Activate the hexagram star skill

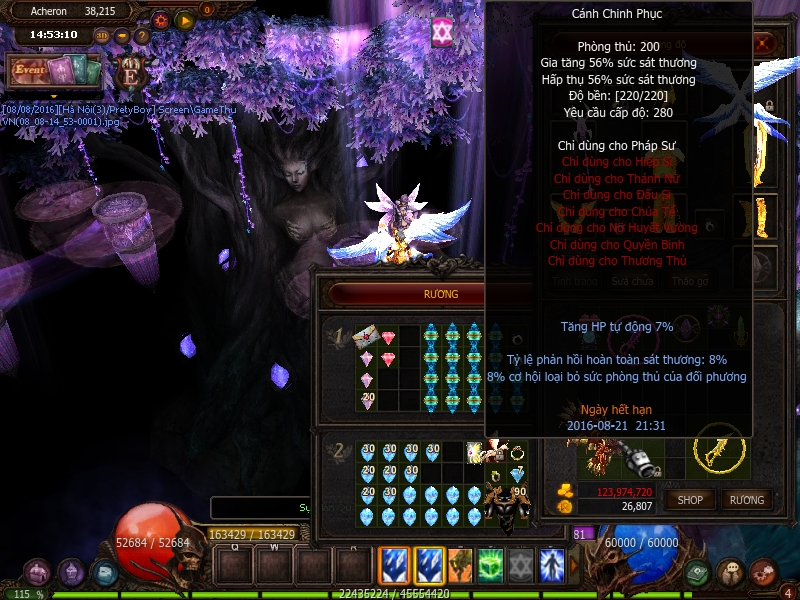click(521, 565)
